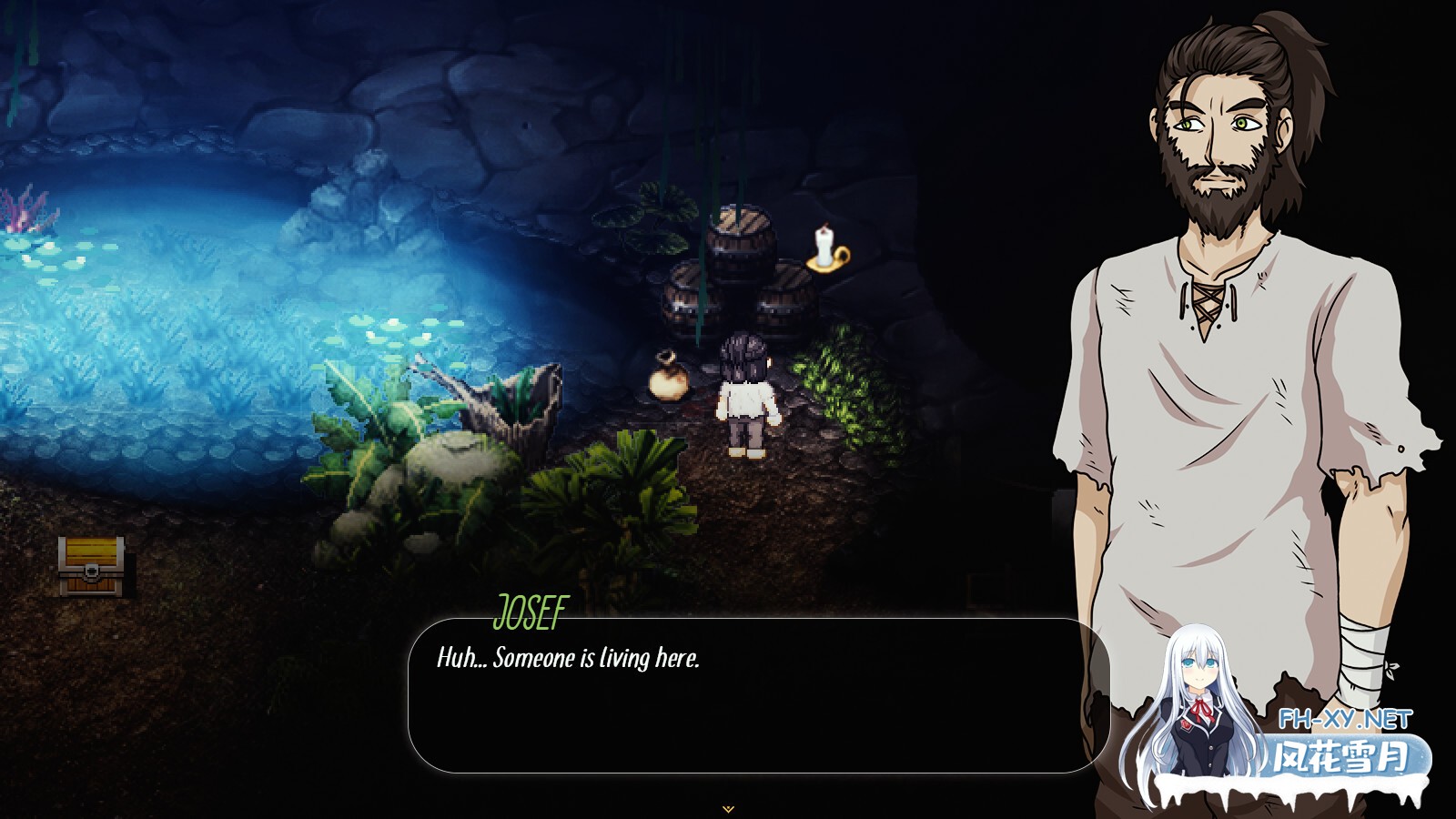Open the FH-XY.NET watermark link

pyautogui.click(x=1345, y=720)
